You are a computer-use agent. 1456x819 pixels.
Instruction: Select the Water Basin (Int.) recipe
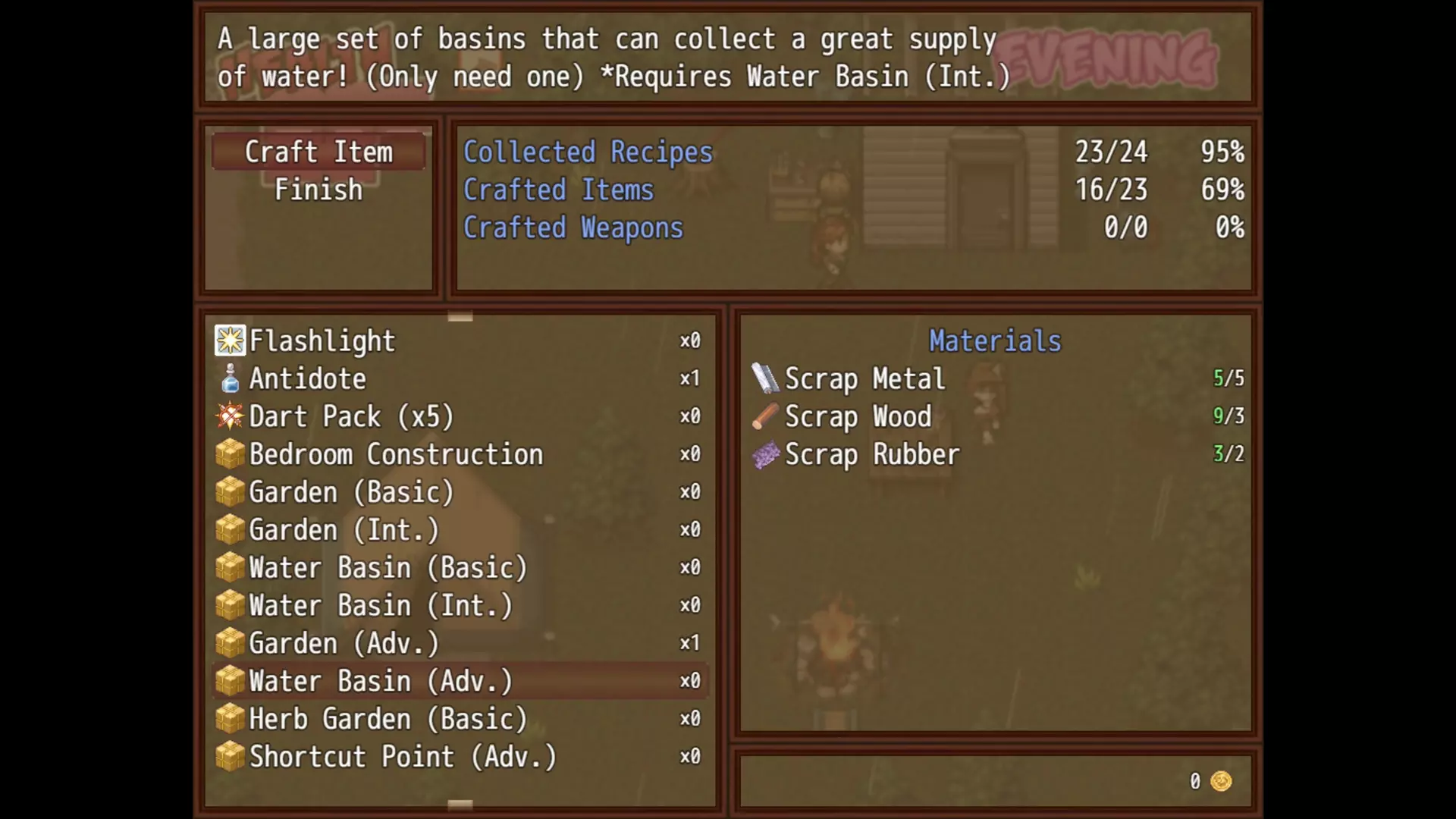click(459, 606)
